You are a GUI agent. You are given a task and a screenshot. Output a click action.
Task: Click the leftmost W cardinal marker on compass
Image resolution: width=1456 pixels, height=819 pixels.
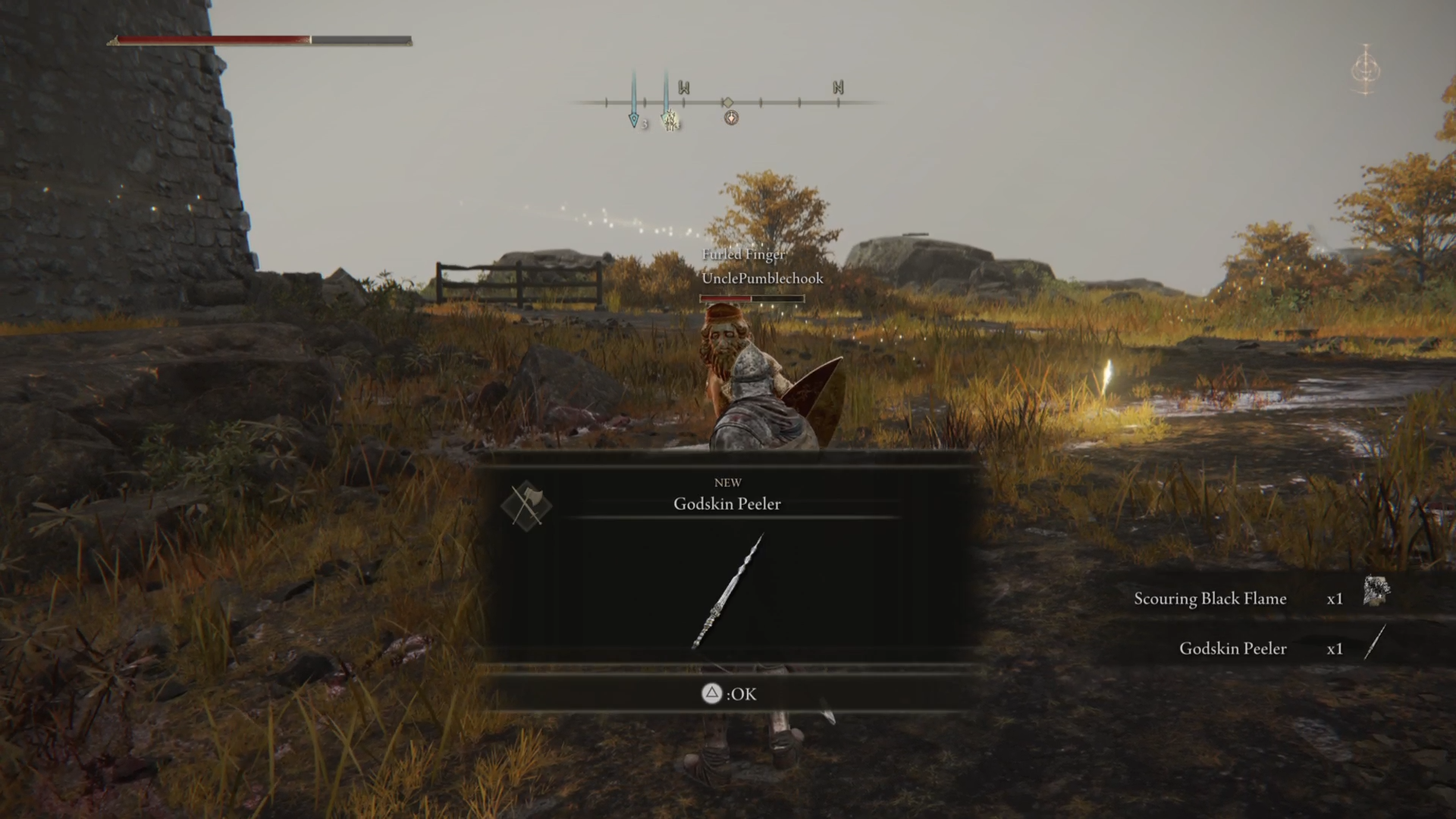(685, 89)
